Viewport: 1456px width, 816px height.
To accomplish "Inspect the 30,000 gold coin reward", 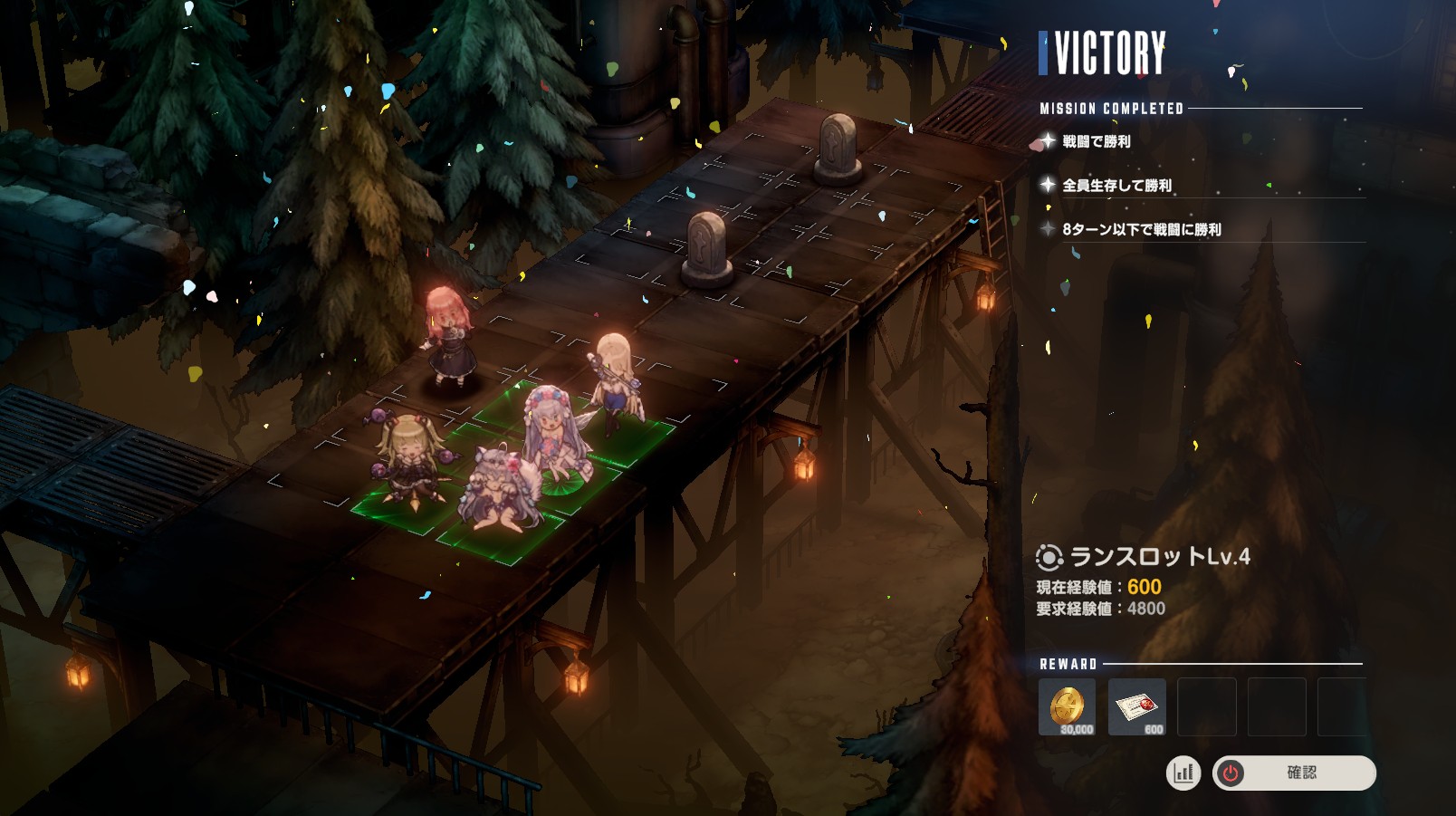I will click(x=1067, y=706).
